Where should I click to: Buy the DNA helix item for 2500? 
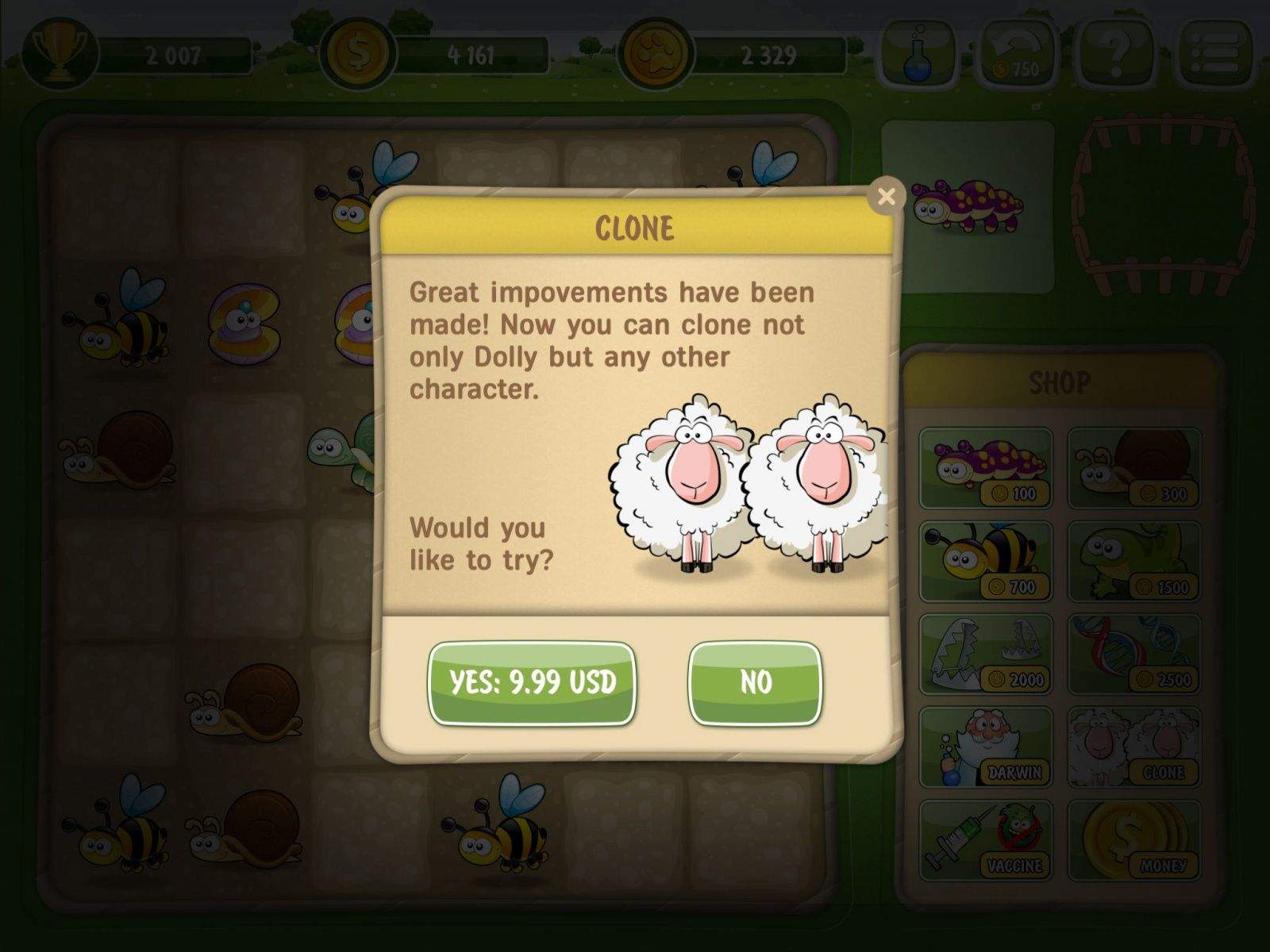(1133, 654)
